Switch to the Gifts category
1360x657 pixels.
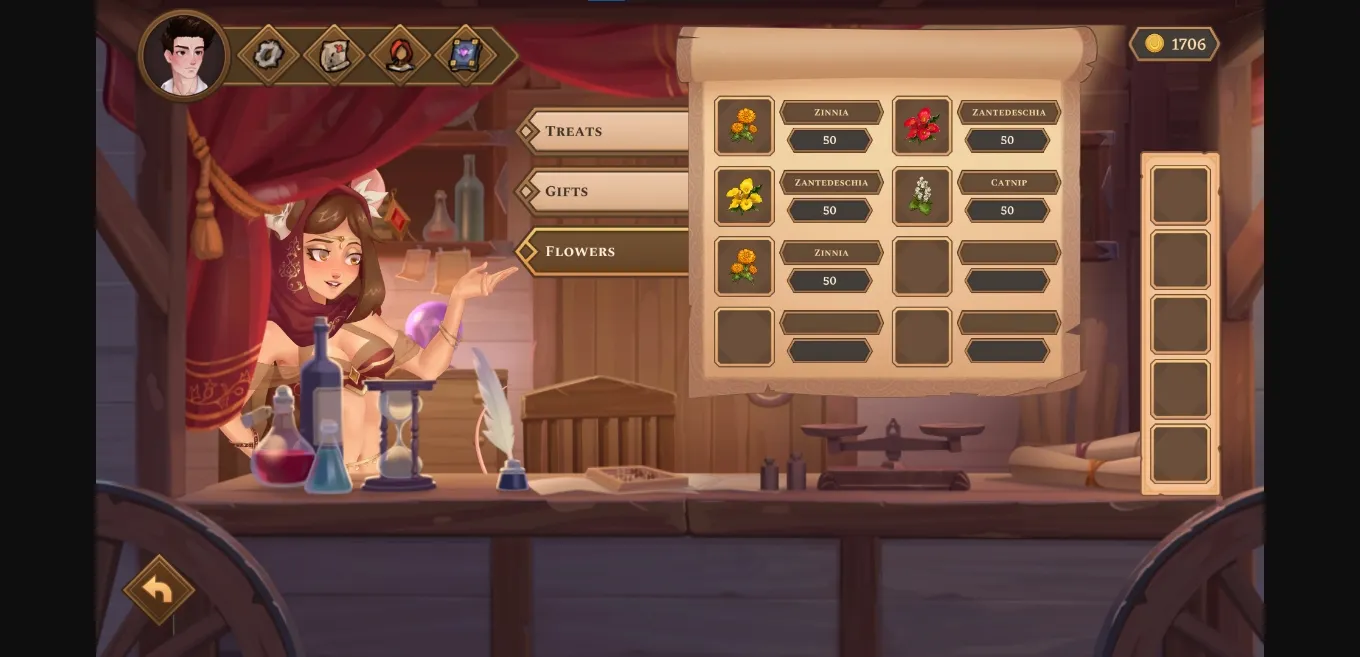605,191
